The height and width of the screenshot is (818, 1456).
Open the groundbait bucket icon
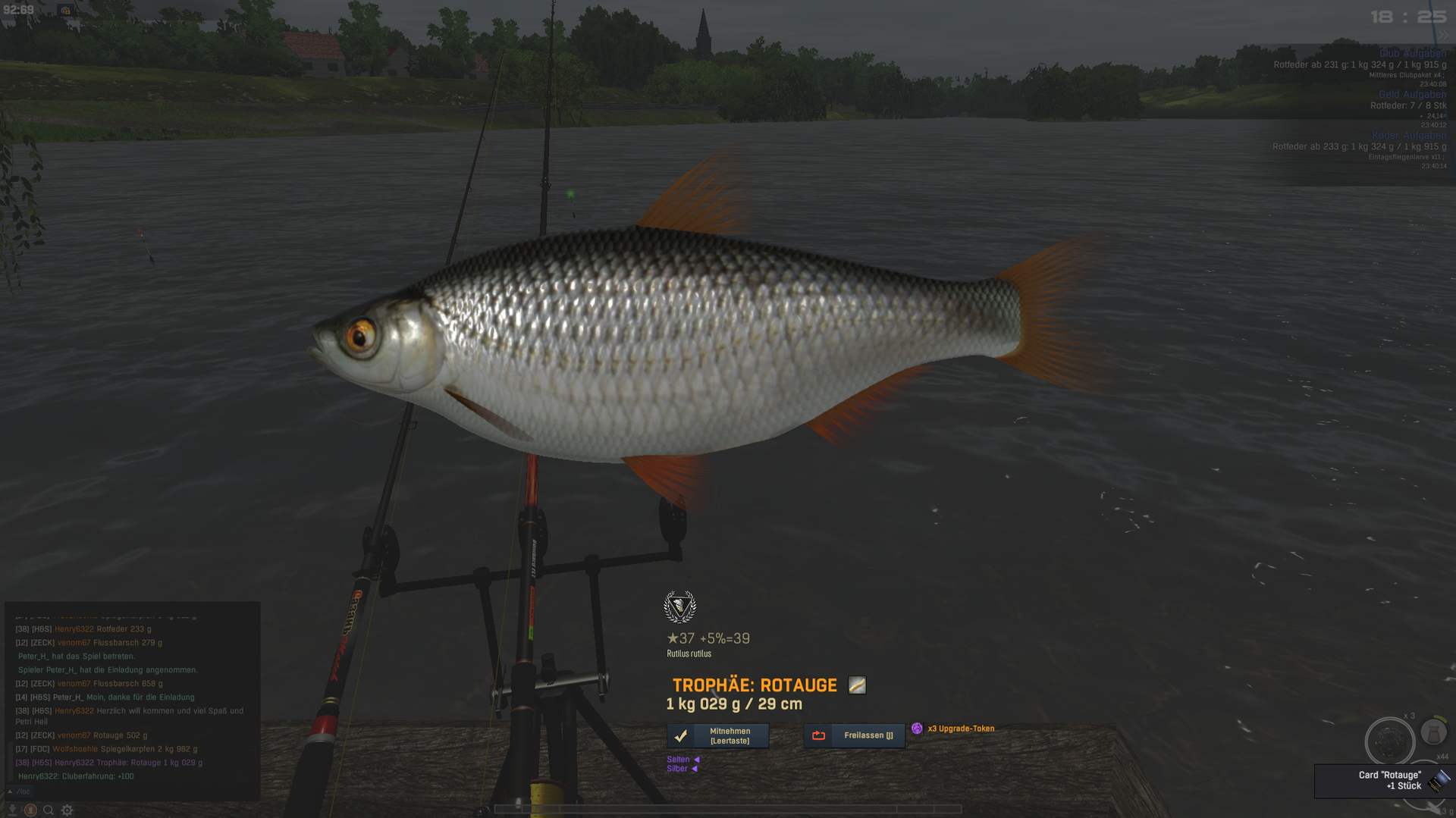coord(1433,732)
